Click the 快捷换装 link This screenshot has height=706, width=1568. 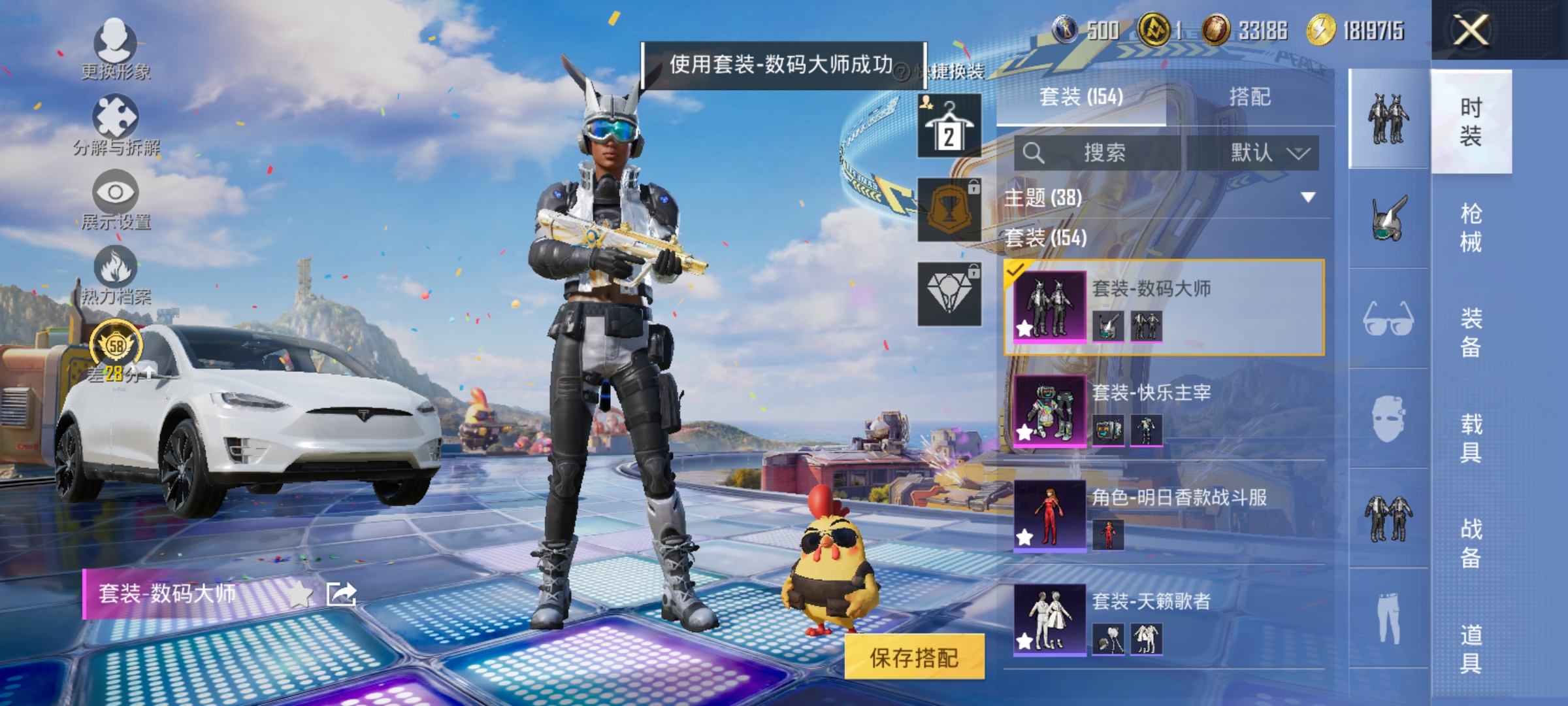pos(951,73)
